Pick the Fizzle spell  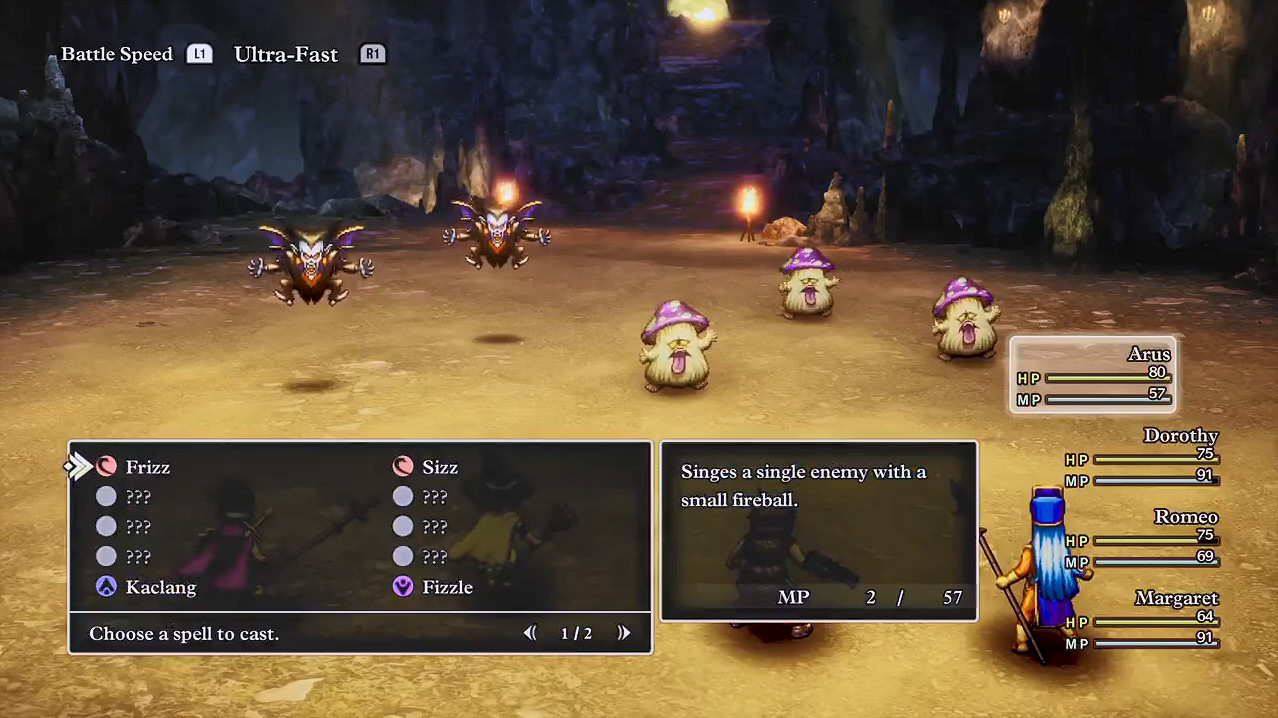coord(446,587)
